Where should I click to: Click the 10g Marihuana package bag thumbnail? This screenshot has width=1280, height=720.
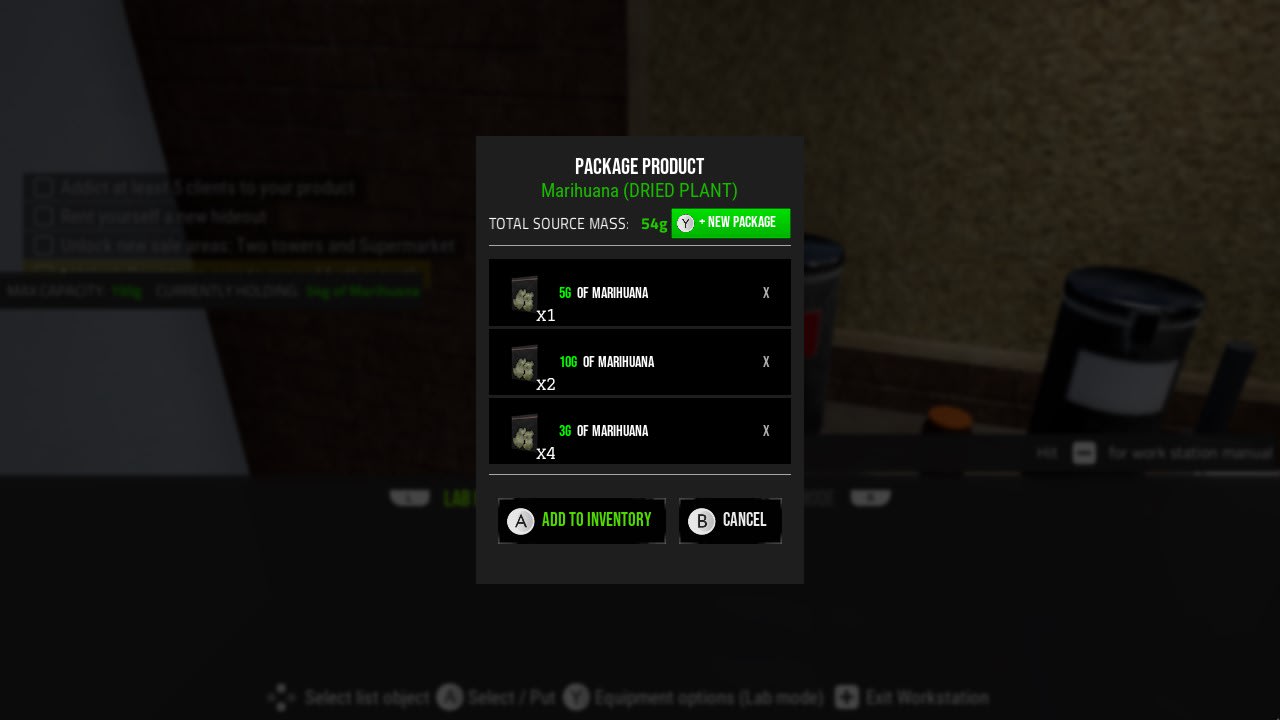(523, 362)
